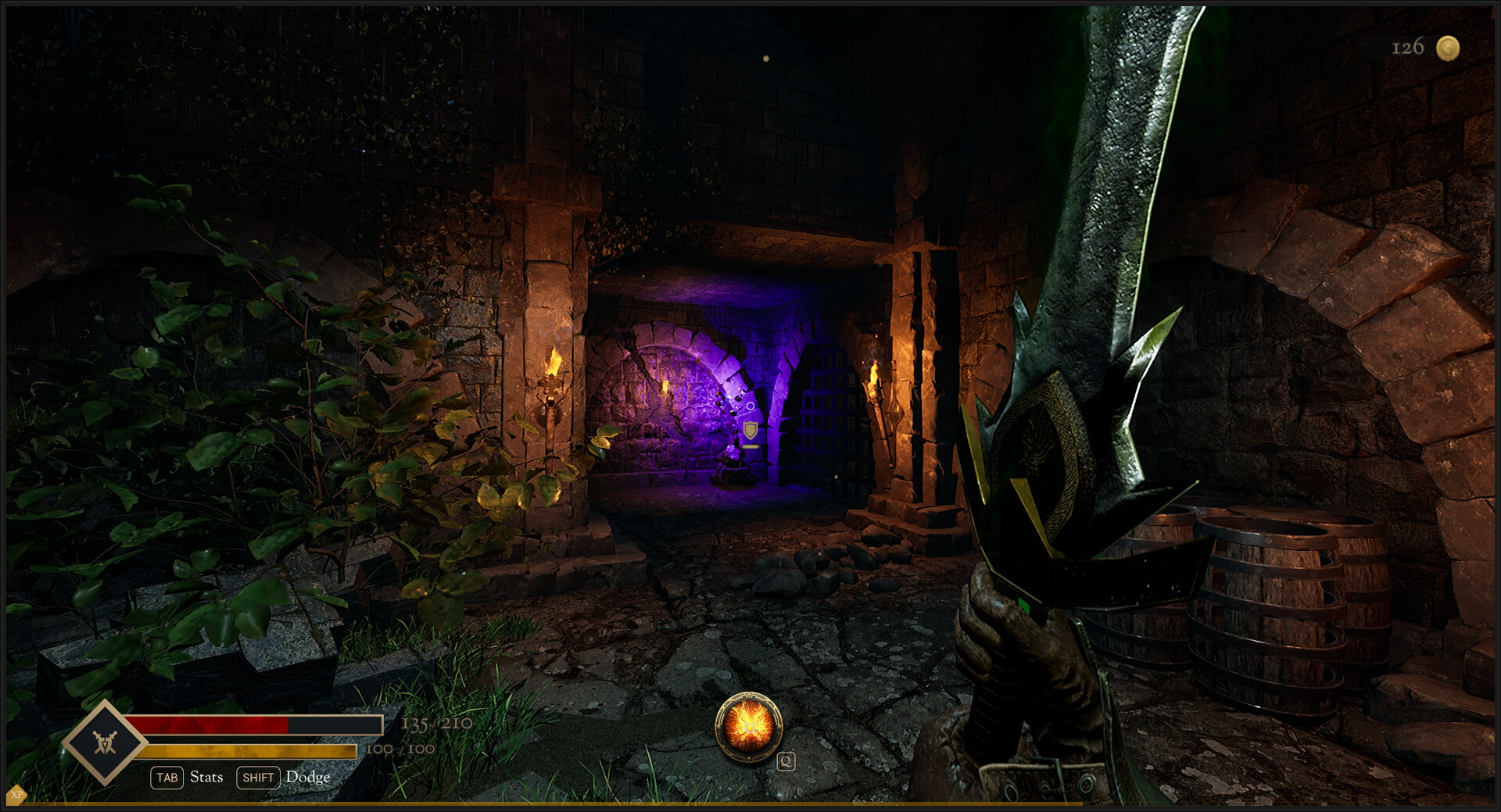Click the coin counter showing 126
Screen dimensions: 1501x812
point(1407,47)
